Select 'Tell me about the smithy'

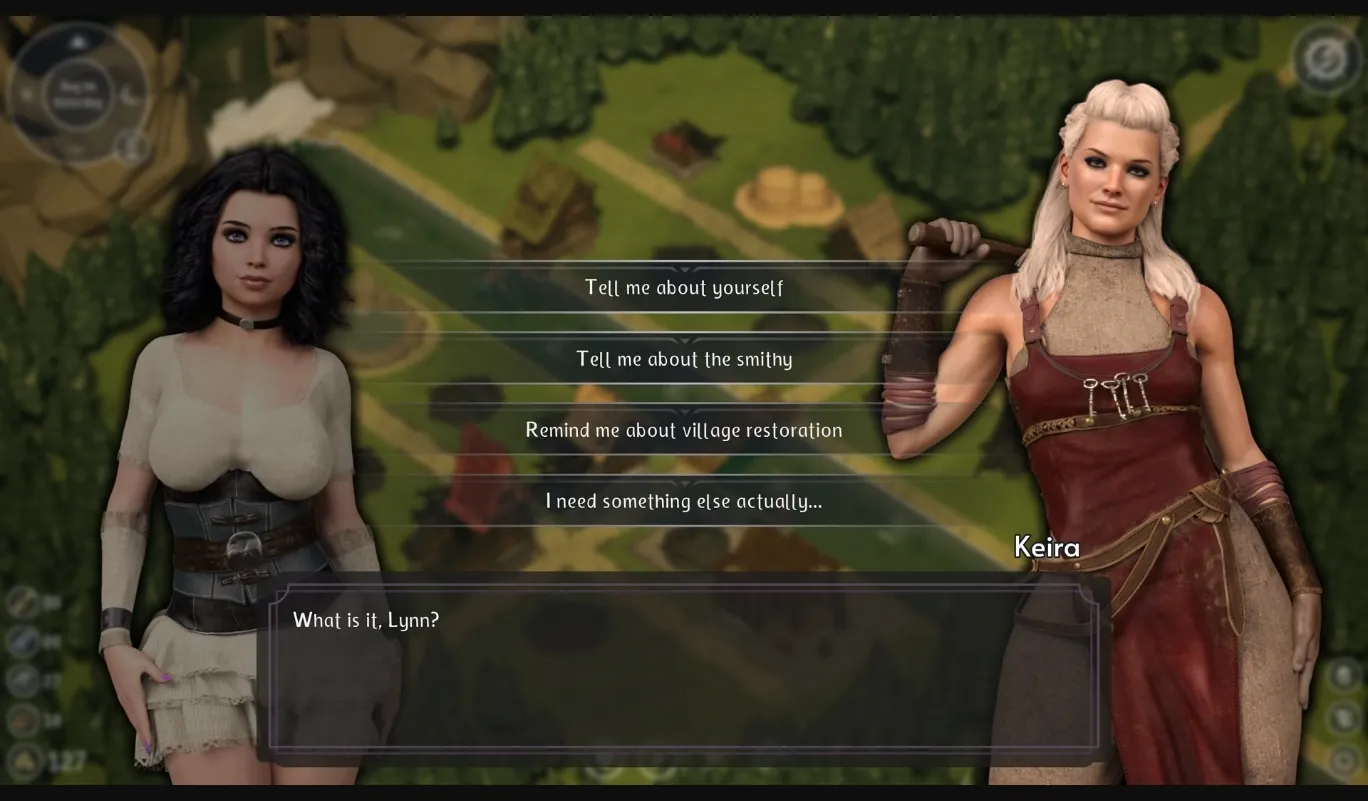tap(684, 358)
